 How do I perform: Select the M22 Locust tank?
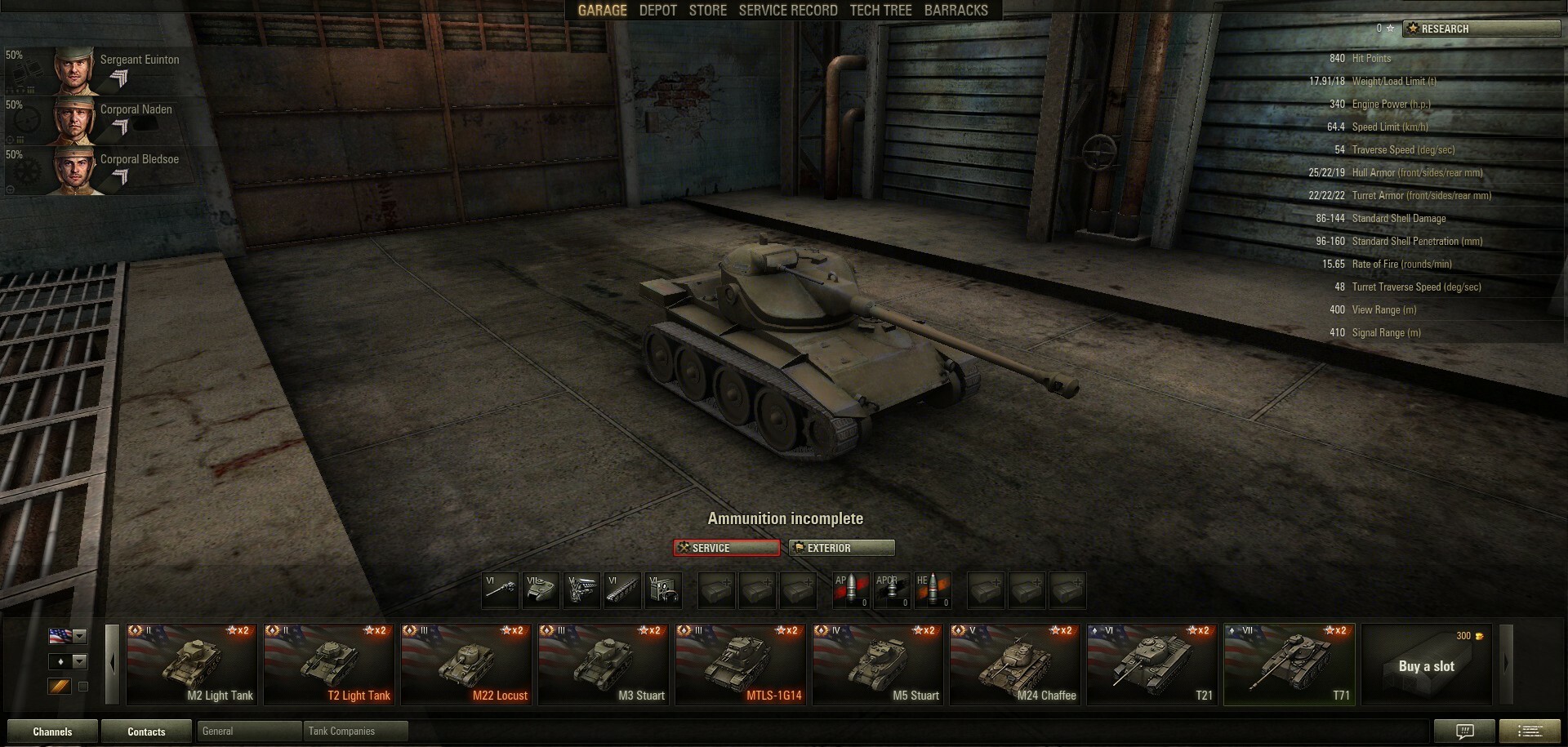click(465, 665)
